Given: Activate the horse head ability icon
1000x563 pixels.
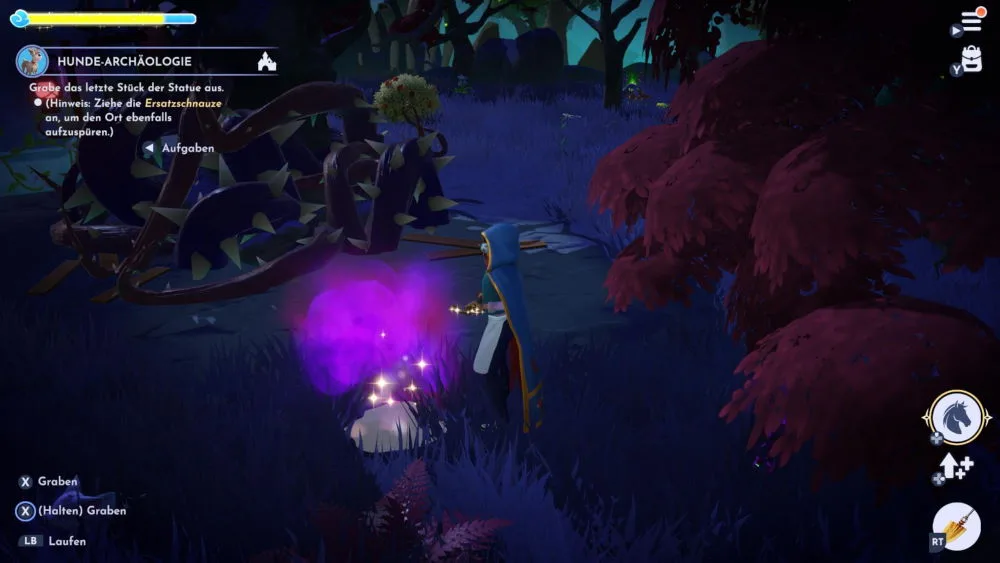Looking at the screenshot, I should click(x=957, y=416).
